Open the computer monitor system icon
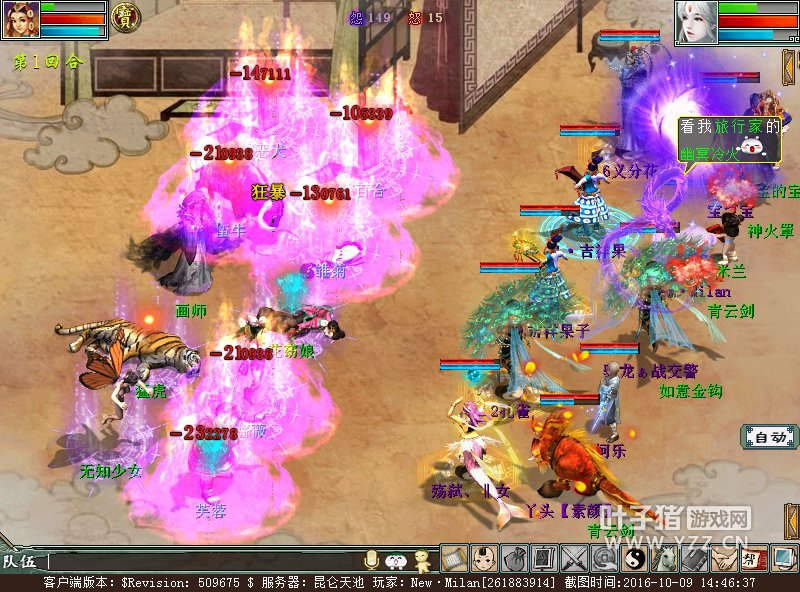 (x=784, y=558)
